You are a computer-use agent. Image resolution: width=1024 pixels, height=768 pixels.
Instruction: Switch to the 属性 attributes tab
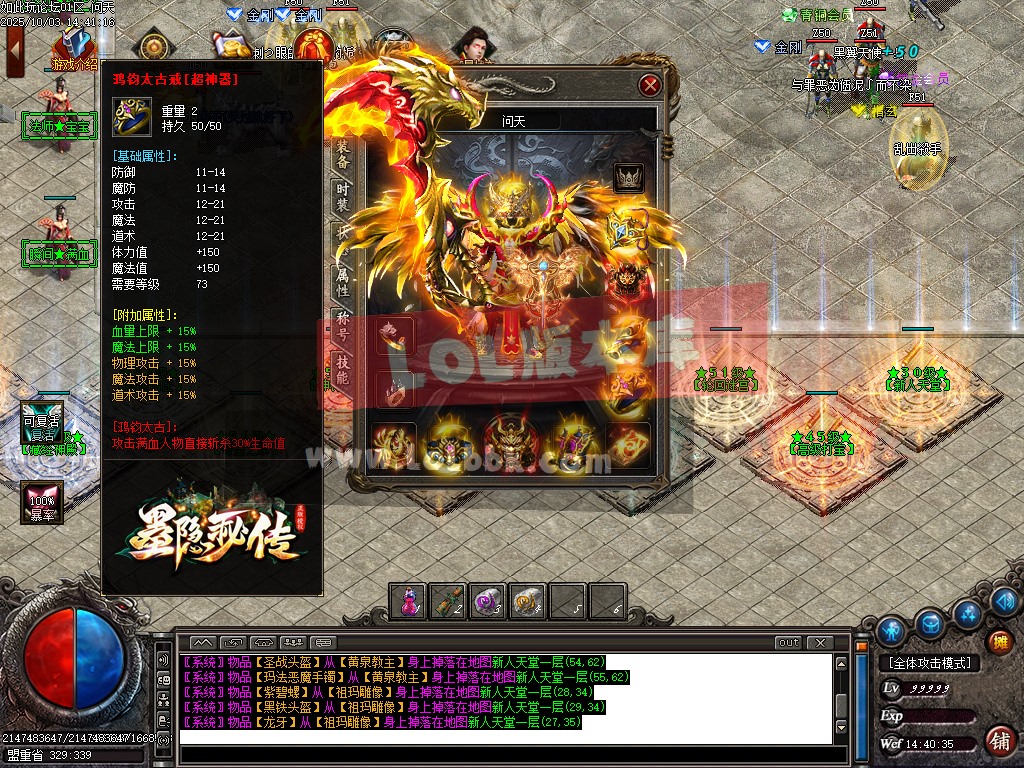pos(342,281)
